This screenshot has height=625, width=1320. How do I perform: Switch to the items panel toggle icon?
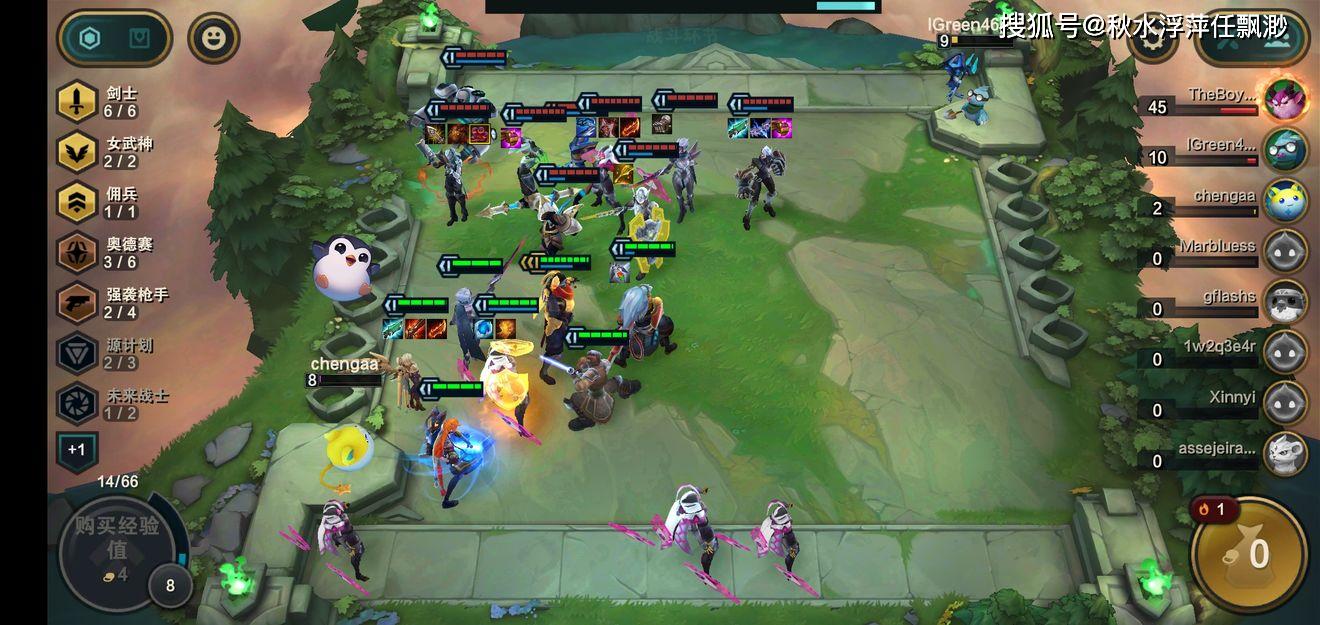pyautogui.click(x=140, y=39)
